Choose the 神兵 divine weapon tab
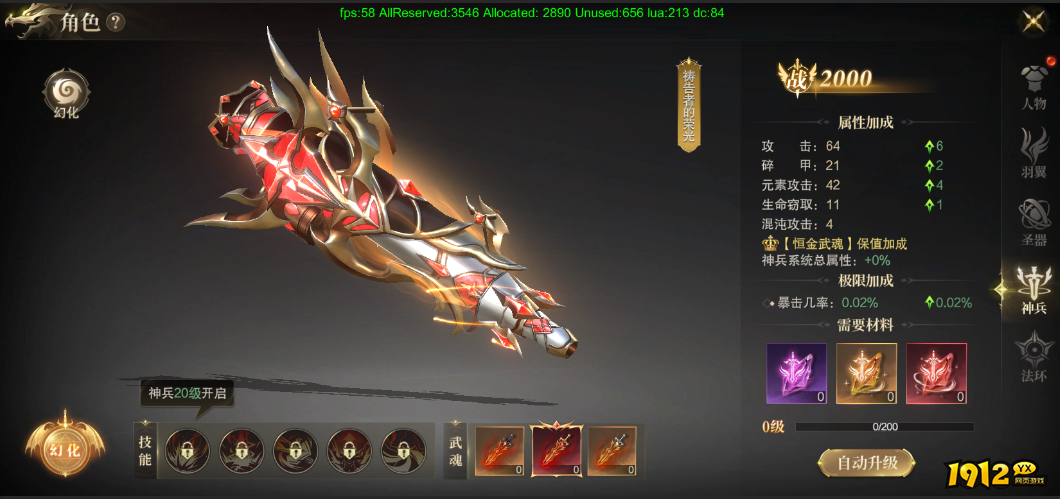Screen dimensions: 1060x499 1033,290
